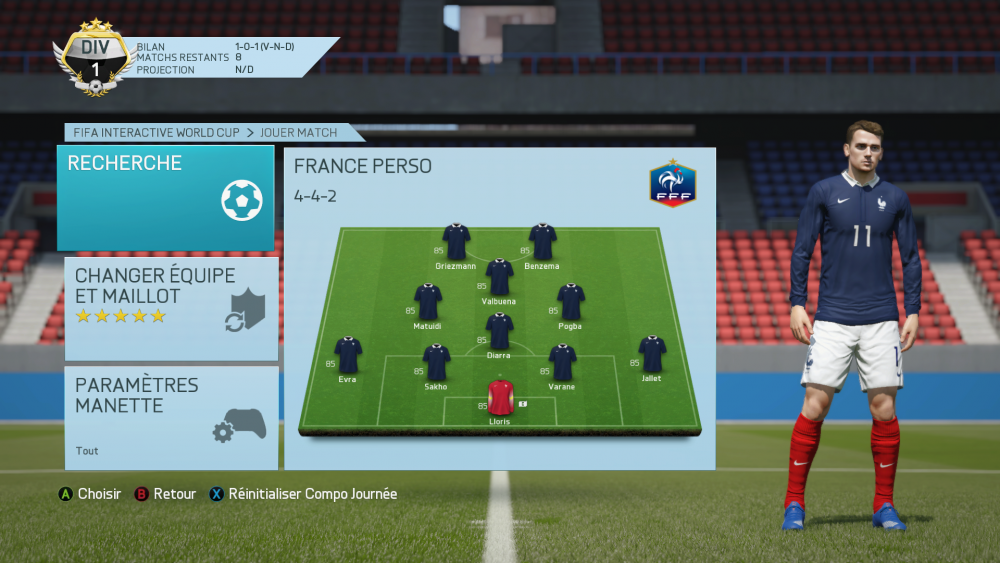1000x563 pixels.
Task: Select goalkeeper Lloris's red shirt
Action: coord(500,397)
